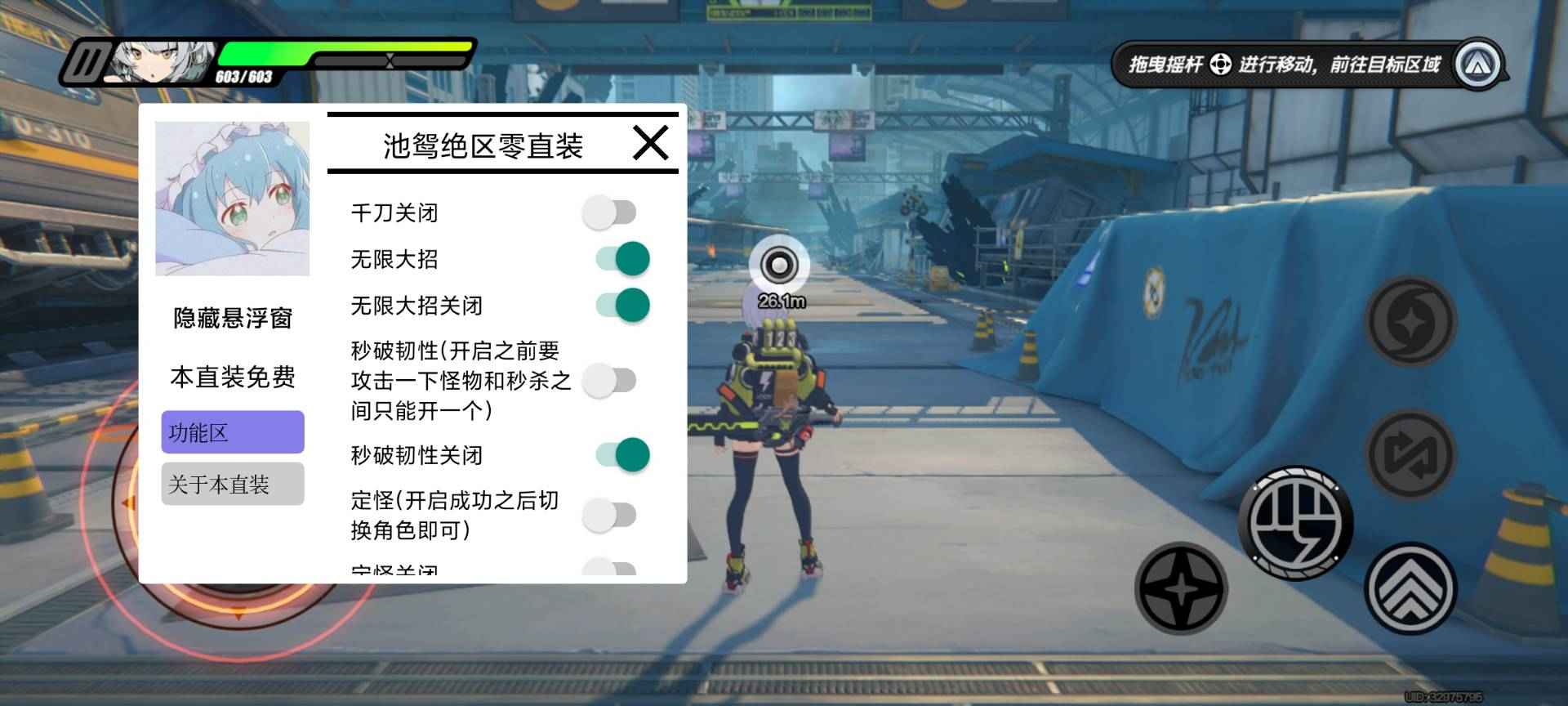1568x706 pixels.
Task: Switch to the 功能区 section
Action: 232,431
